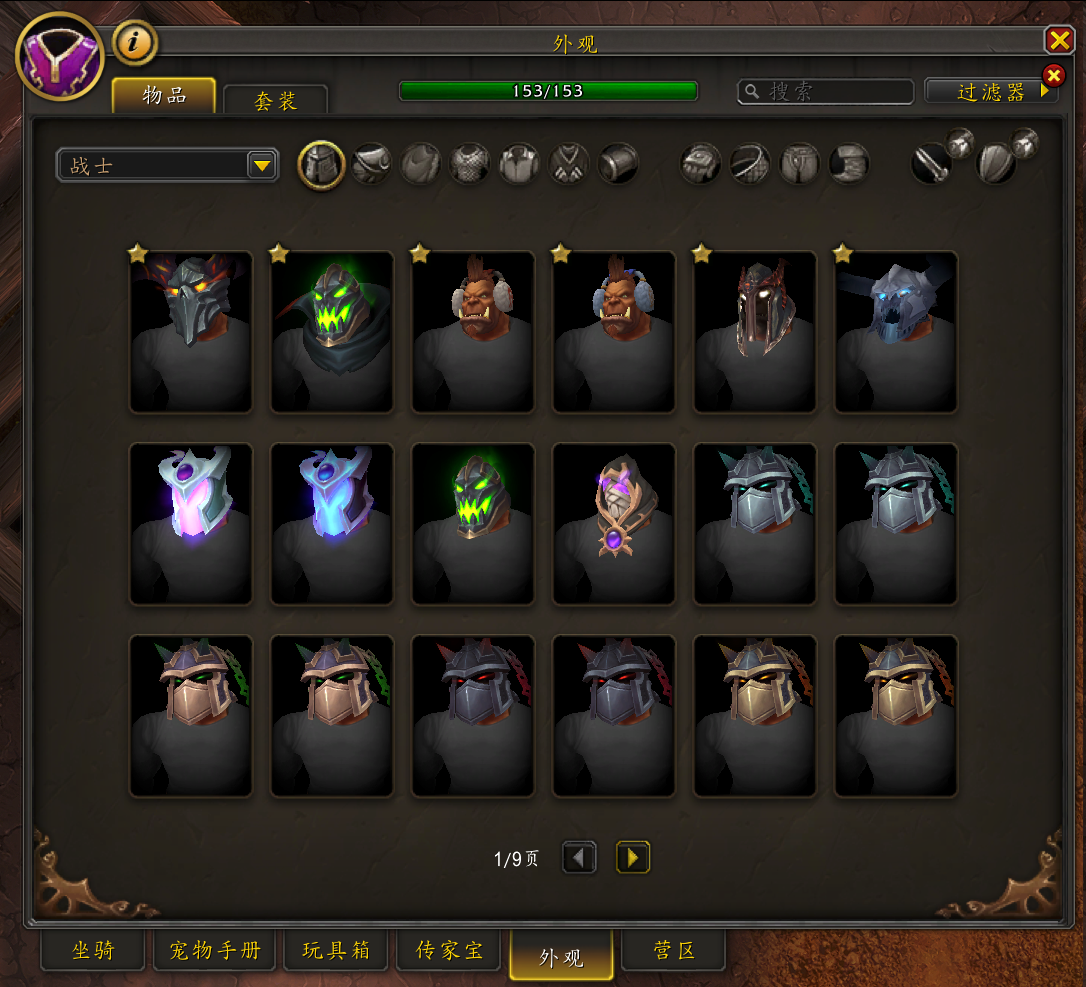
Task: Choose the pink glowing helmet appearance
Action: 191,524
